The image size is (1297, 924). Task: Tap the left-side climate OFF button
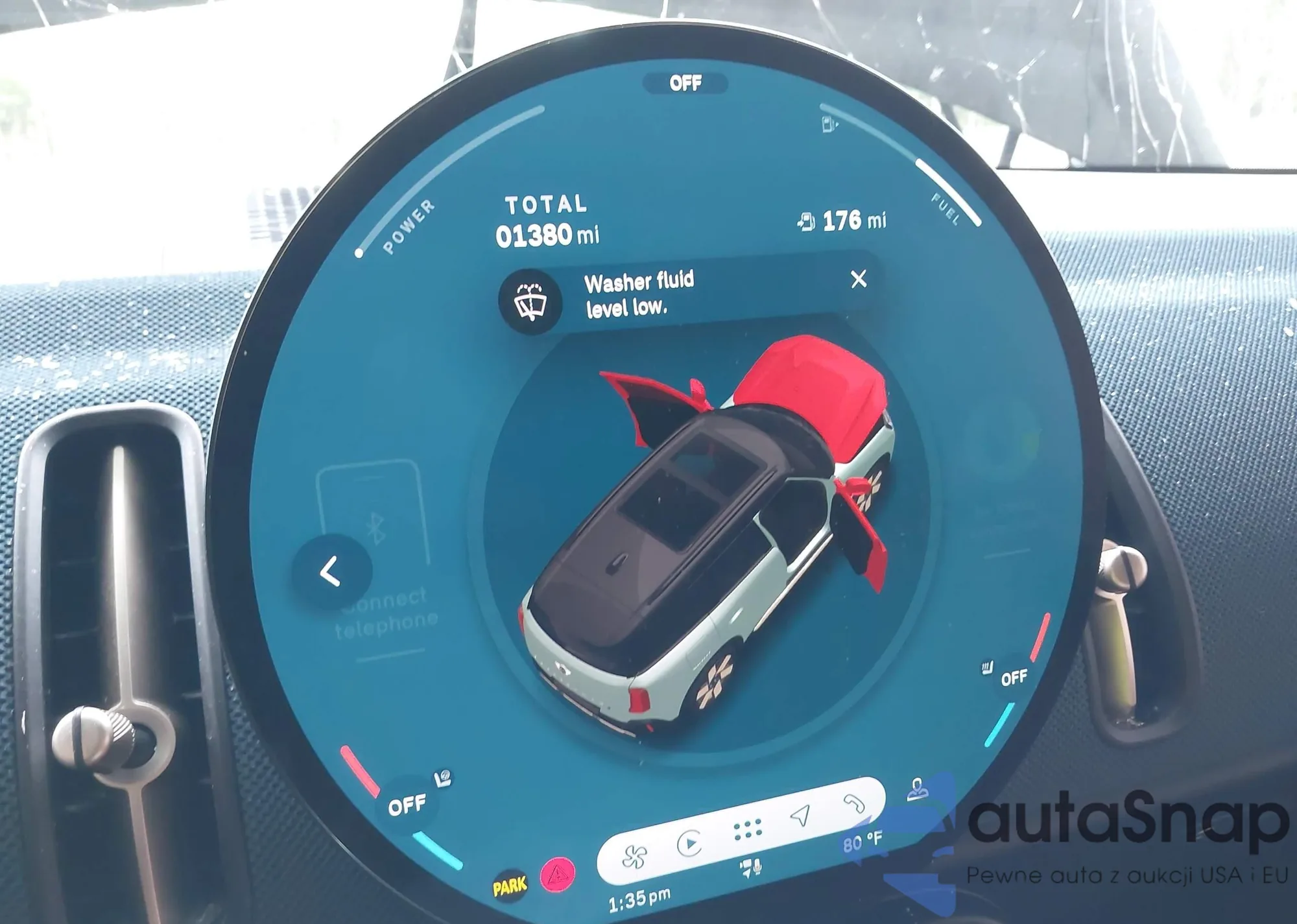(407, 805)
